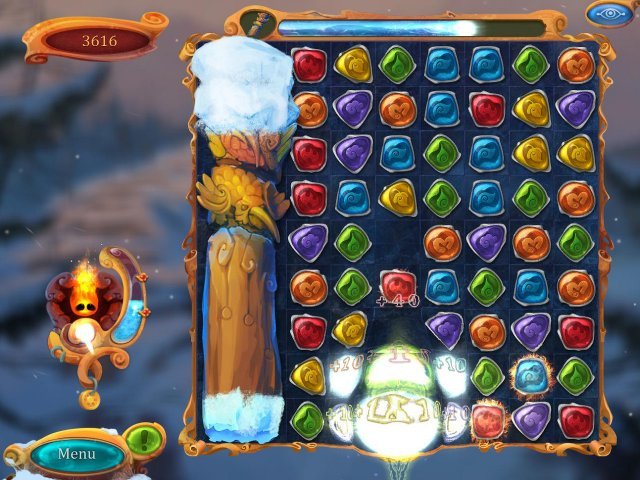Select the blue tile with the fiery aura
Image resolution: width=640 pixels, height=480 pixels.
pos(529,375)
